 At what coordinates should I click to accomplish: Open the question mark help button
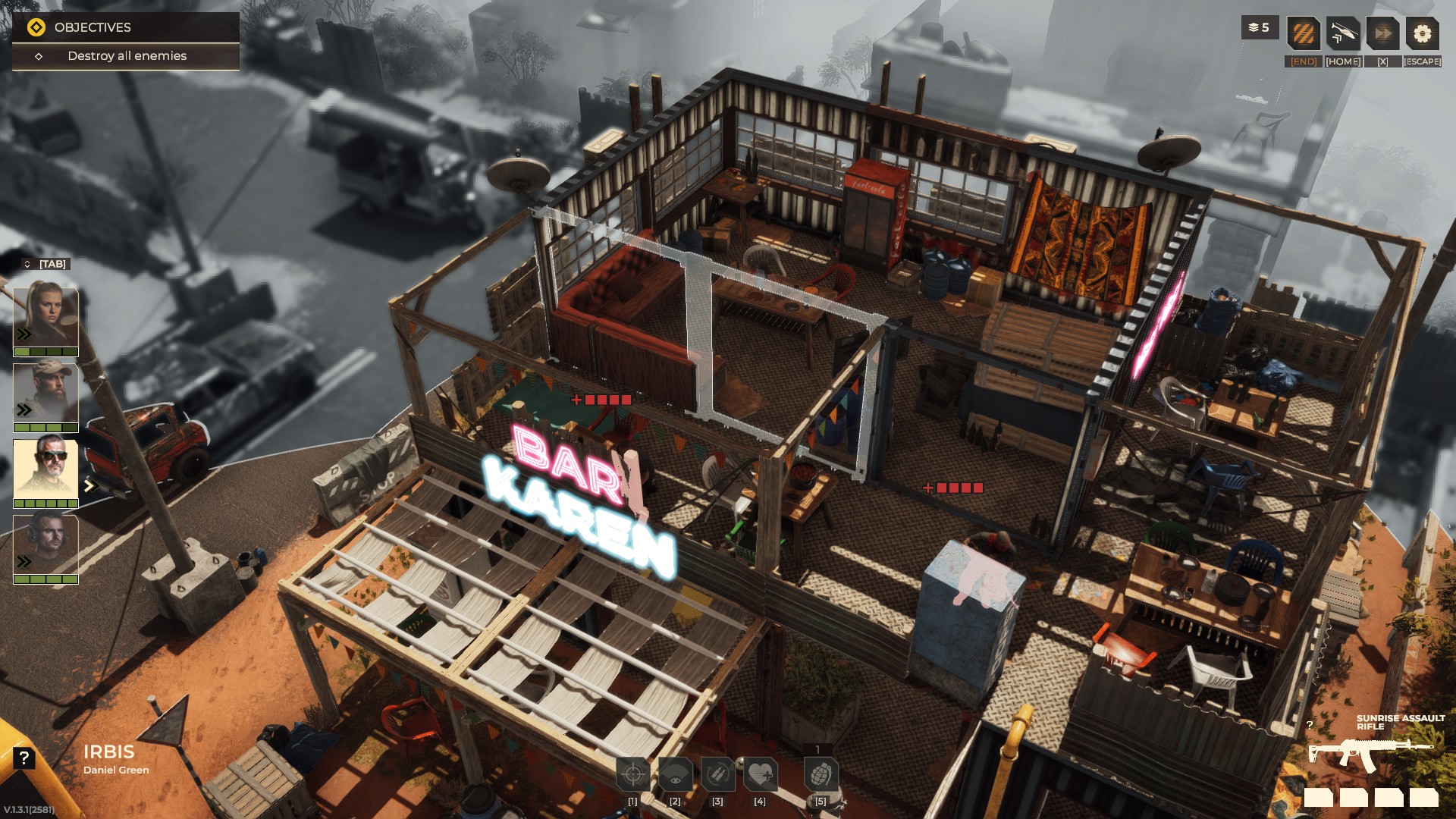click(24, 758)
